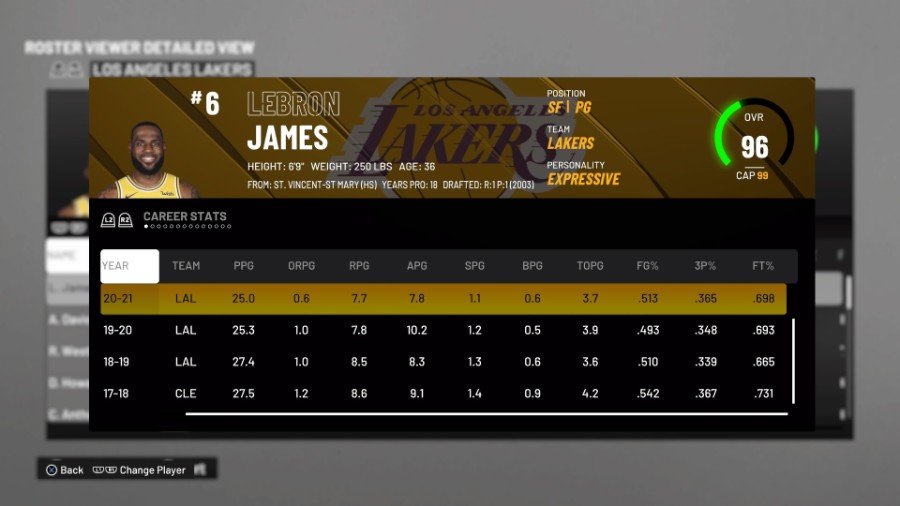Screen dimensions: 900x506
Task: Click the Career Stats page indicator dots
Action: [188, 227]
